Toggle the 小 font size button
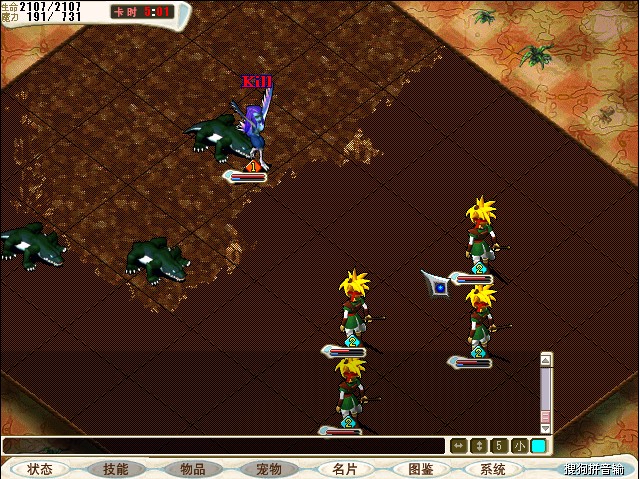This screenshot has height=479, width=640. click(x=519, y=446)
